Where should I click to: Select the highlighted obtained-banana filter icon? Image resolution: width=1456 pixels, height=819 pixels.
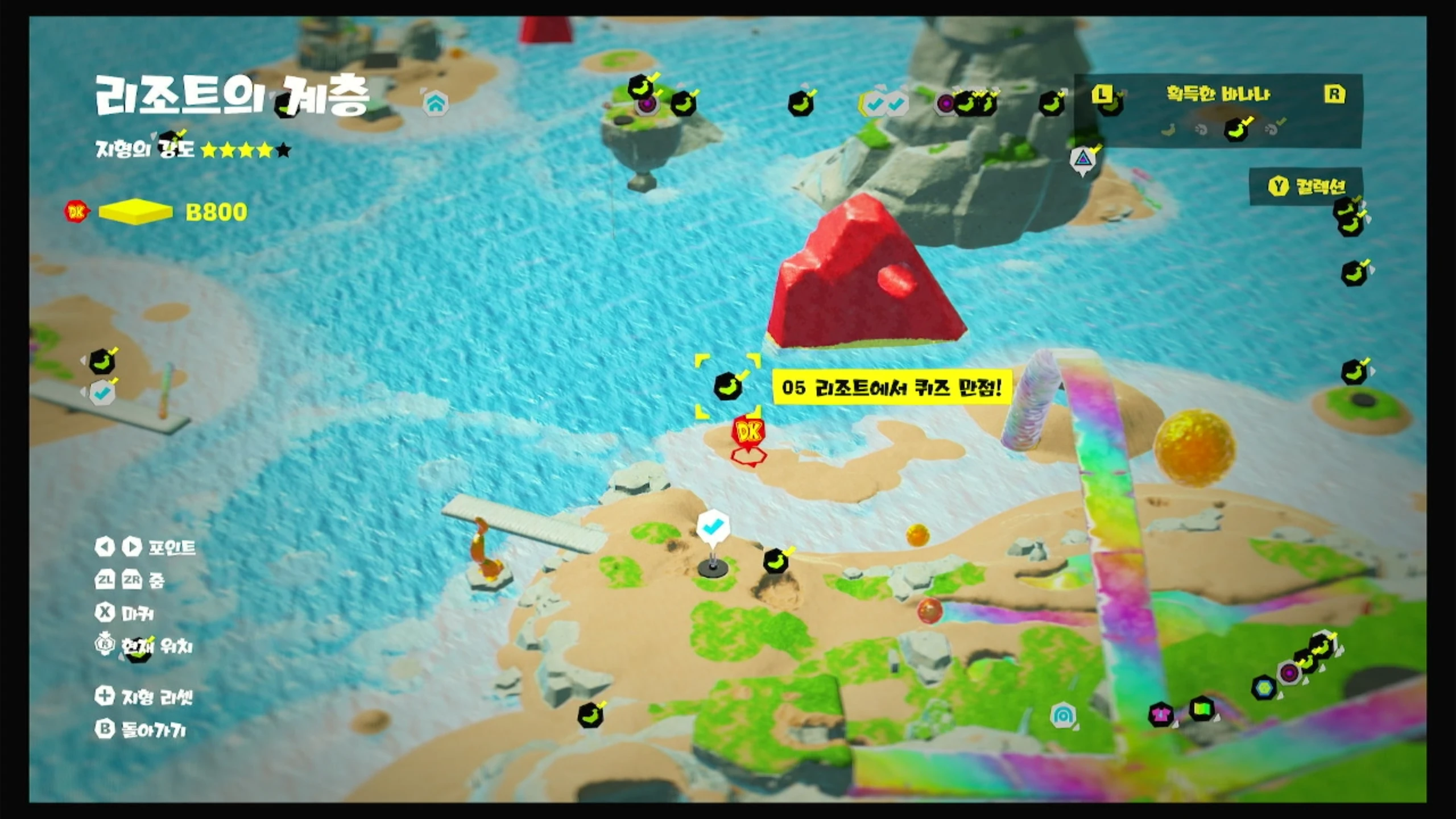click(1237, 130)
